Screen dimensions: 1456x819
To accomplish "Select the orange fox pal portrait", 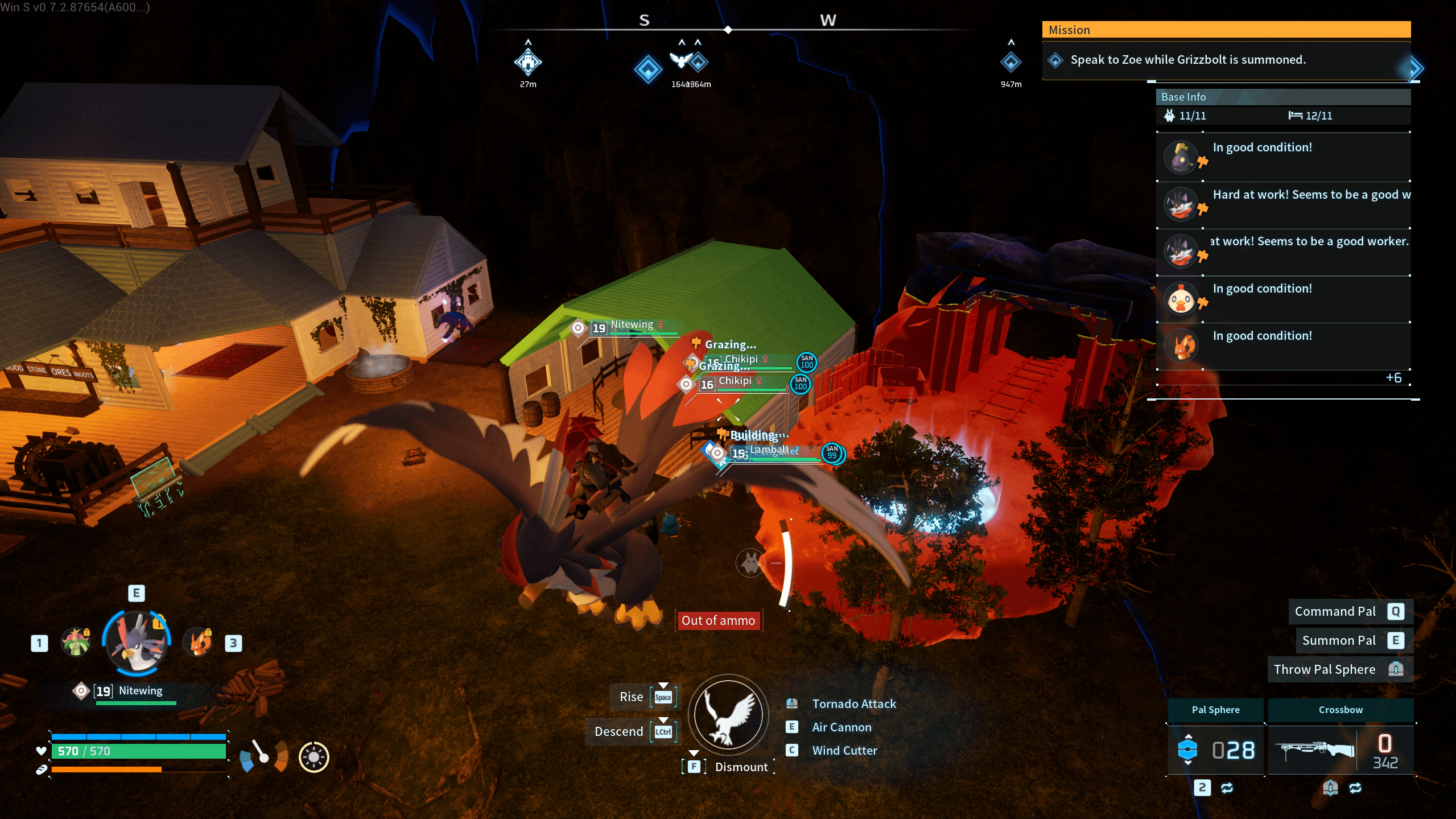I will [198, 643].
